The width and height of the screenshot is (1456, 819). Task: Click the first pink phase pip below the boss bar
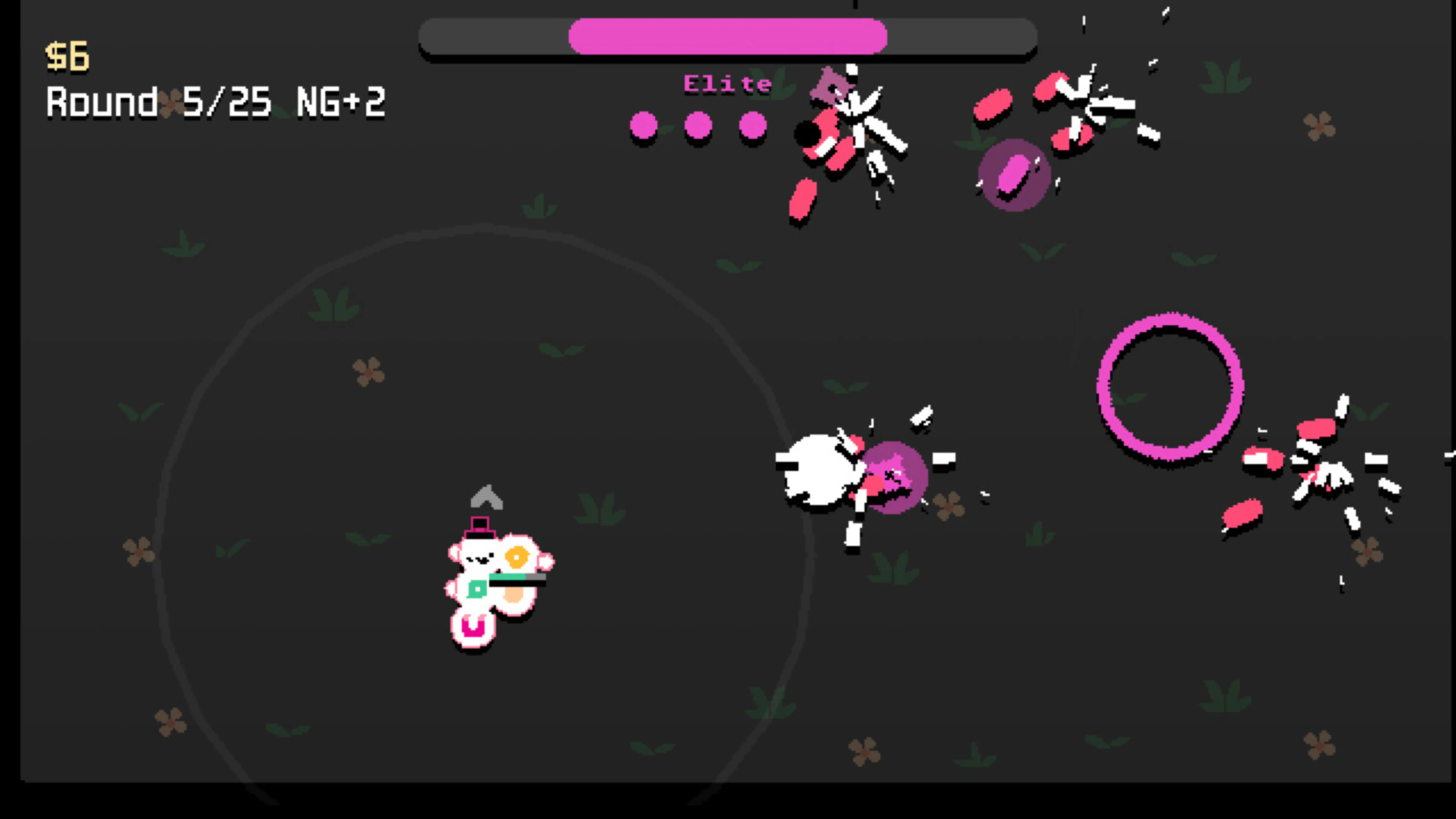point(644,126)
